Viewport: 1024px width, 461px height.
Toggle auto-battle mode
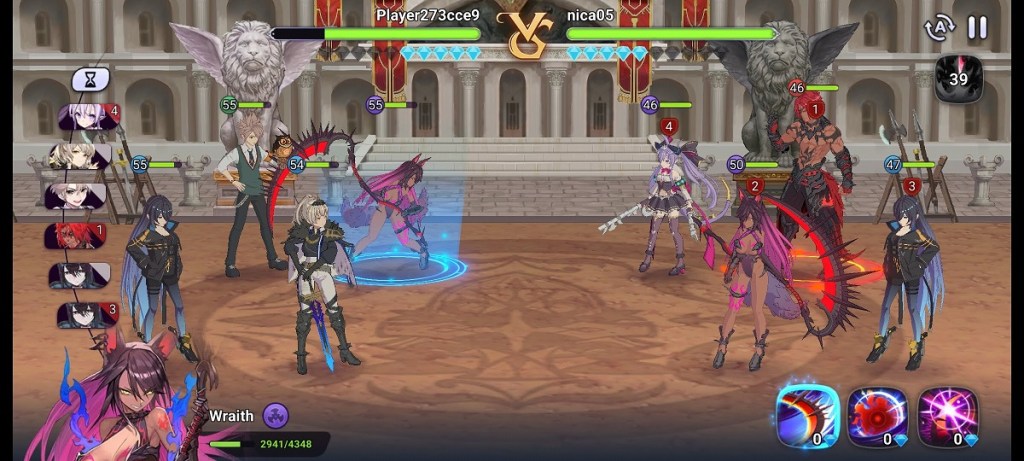pyautogui.click(x=939, y=28)
